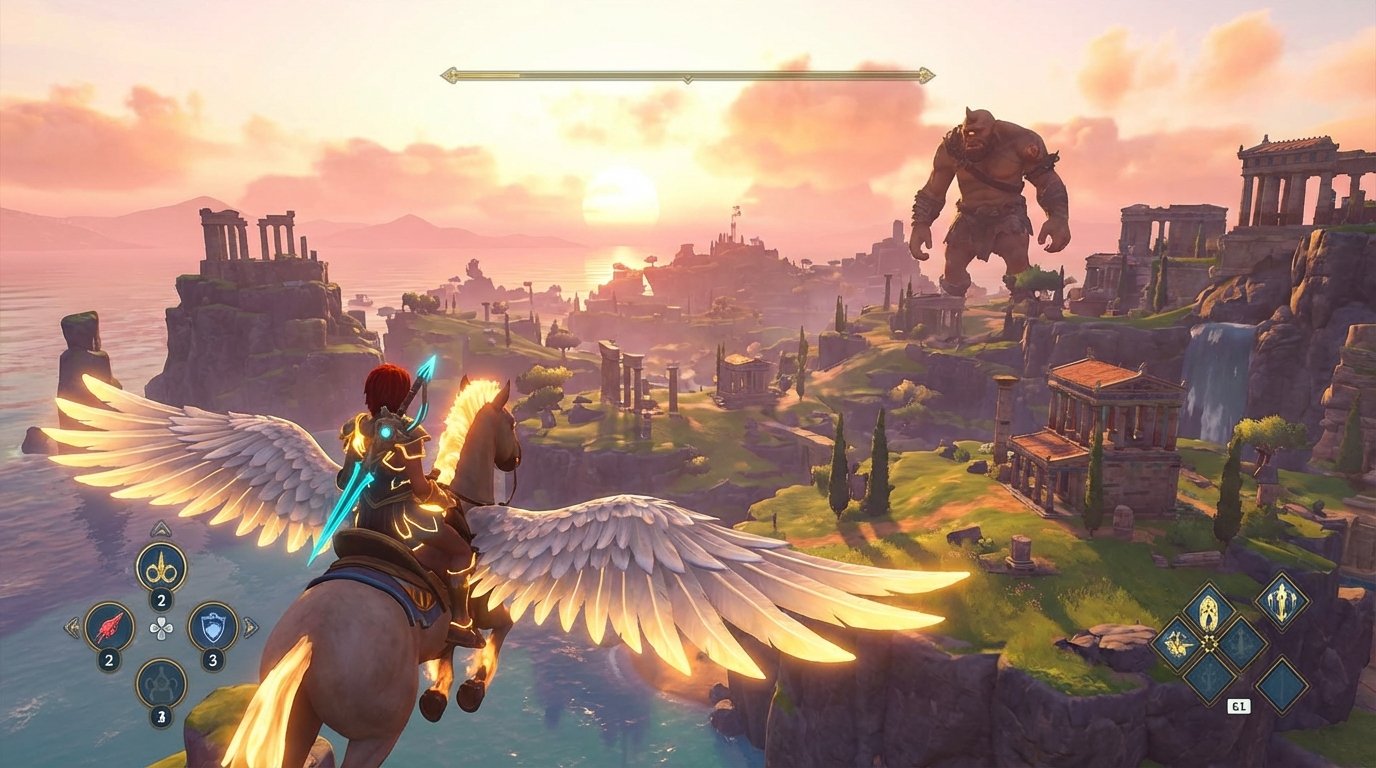
Task: Select the red attack potion icon
Action: coord(108,625)
